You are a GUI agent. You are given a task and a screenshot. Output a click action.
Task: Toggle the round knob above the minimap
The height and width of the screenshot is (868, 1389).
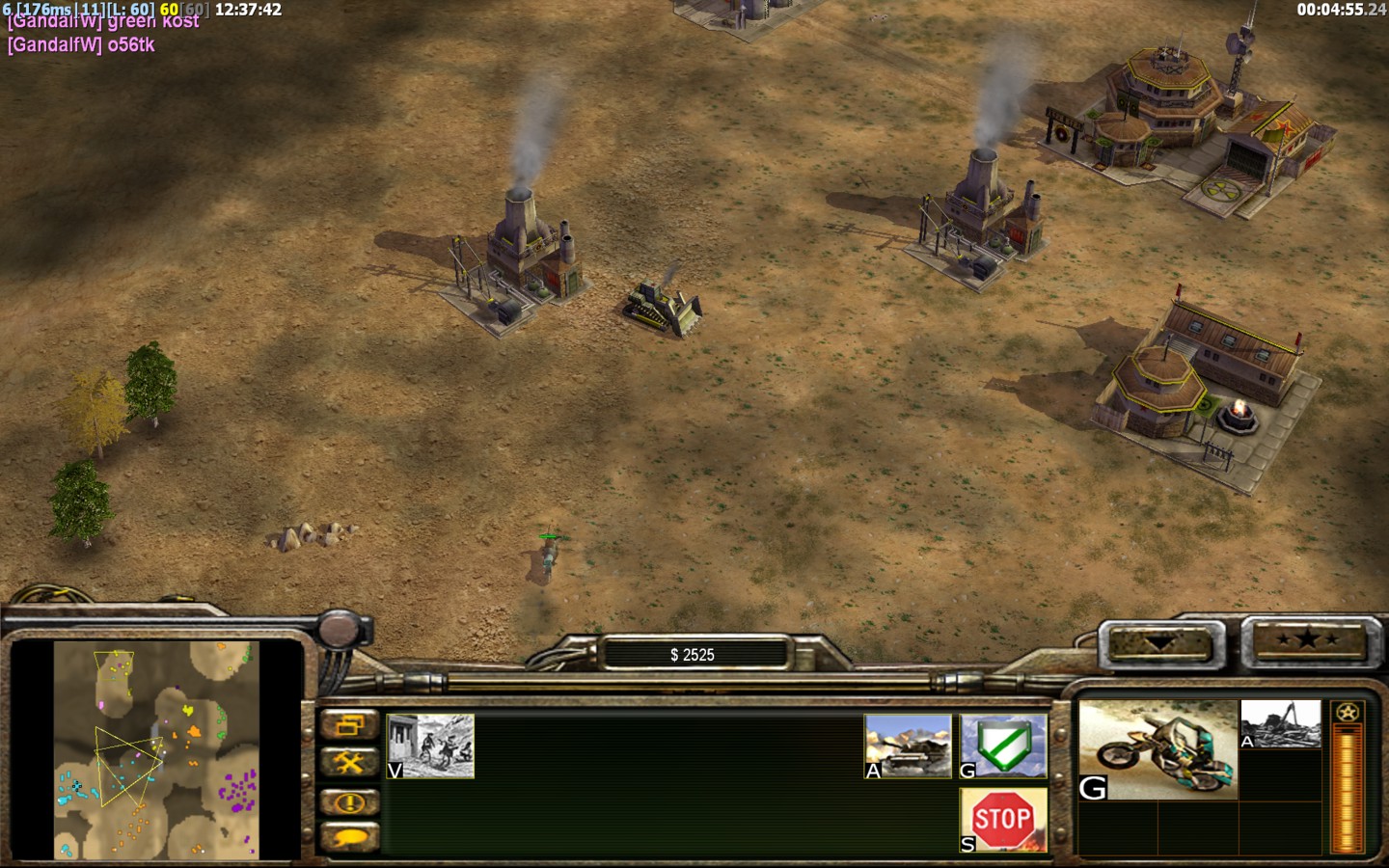[x=340, y=630]
